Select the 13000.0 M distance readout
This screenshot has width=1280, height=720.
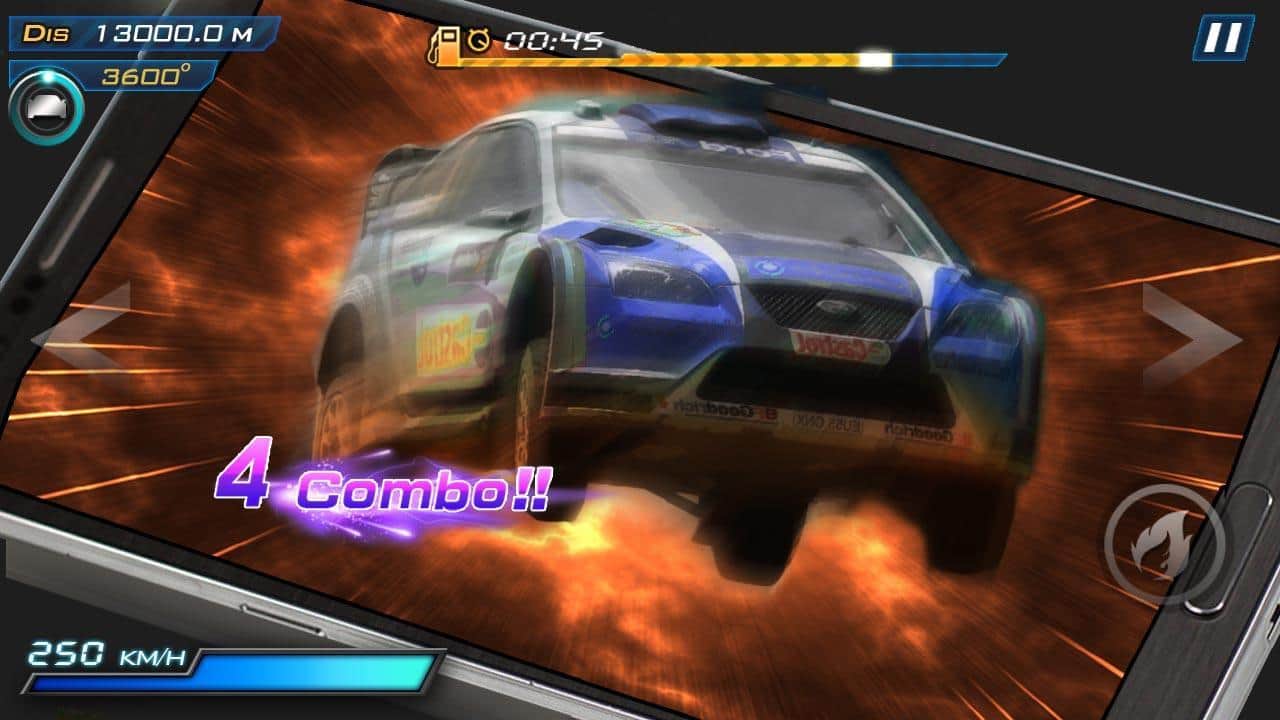click(x=175, y=33)
